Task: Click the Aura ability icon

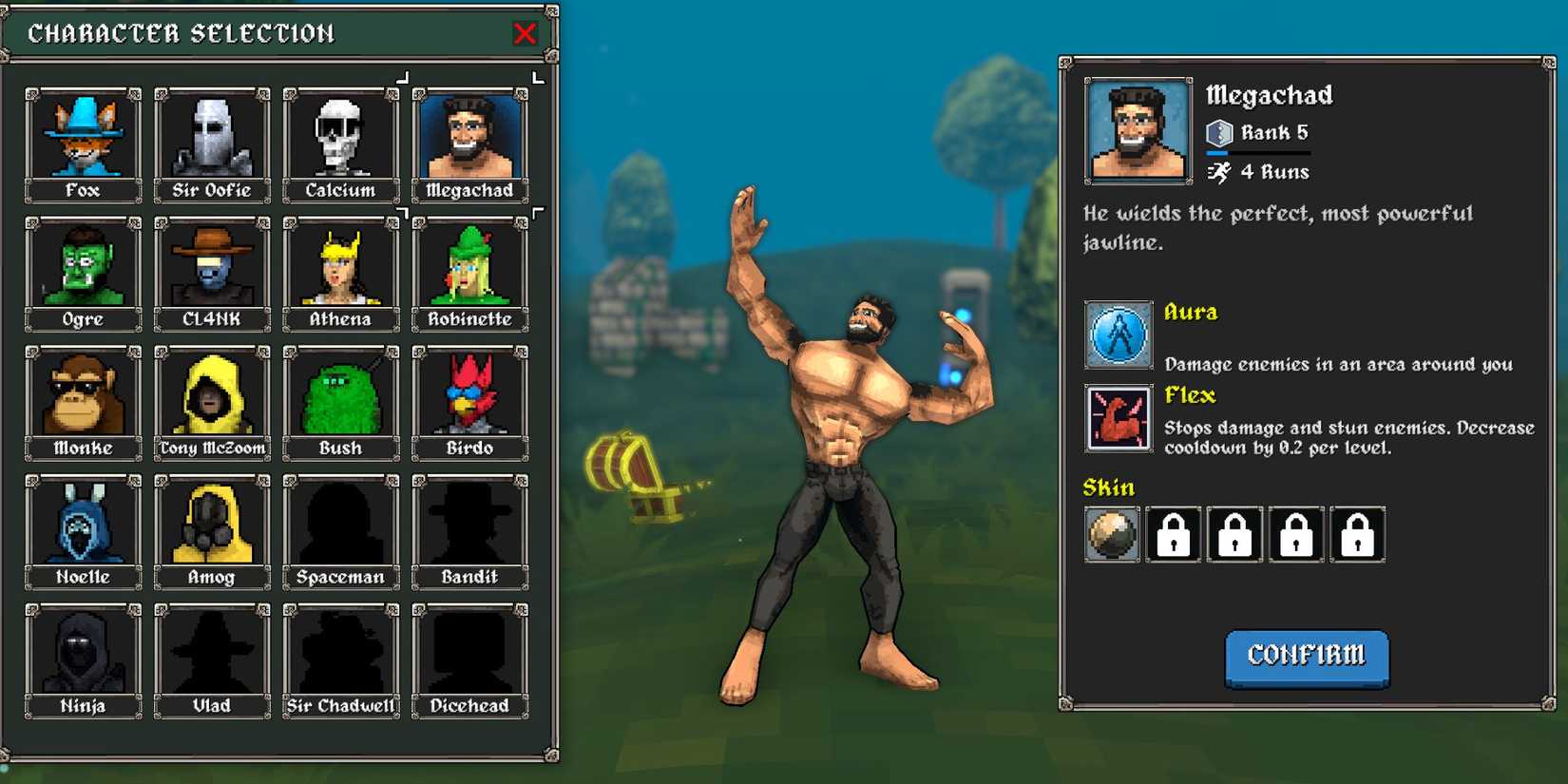Action: click(1118, 334)
